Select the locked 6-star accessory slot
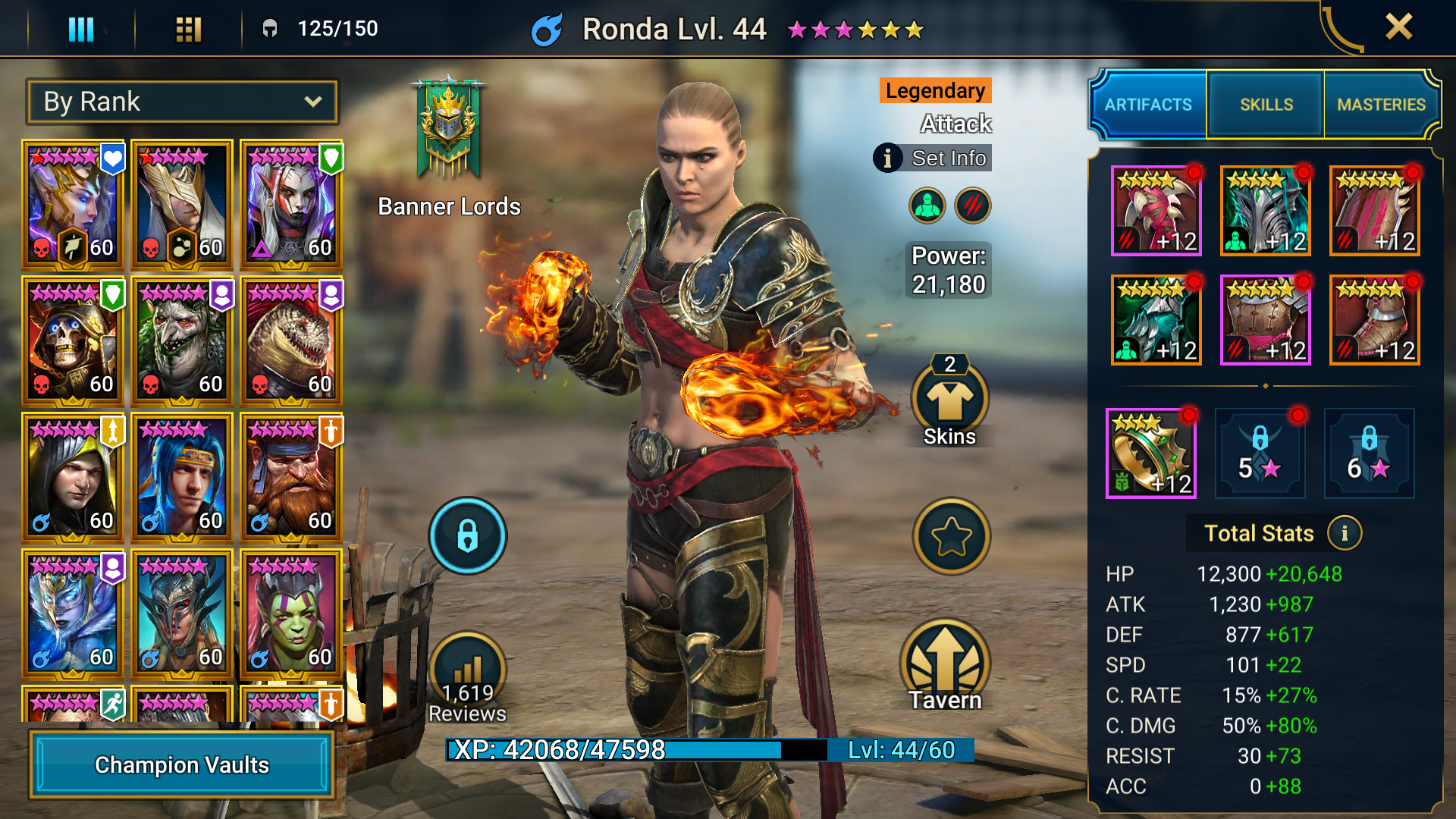 click(x=1369, y=453)
